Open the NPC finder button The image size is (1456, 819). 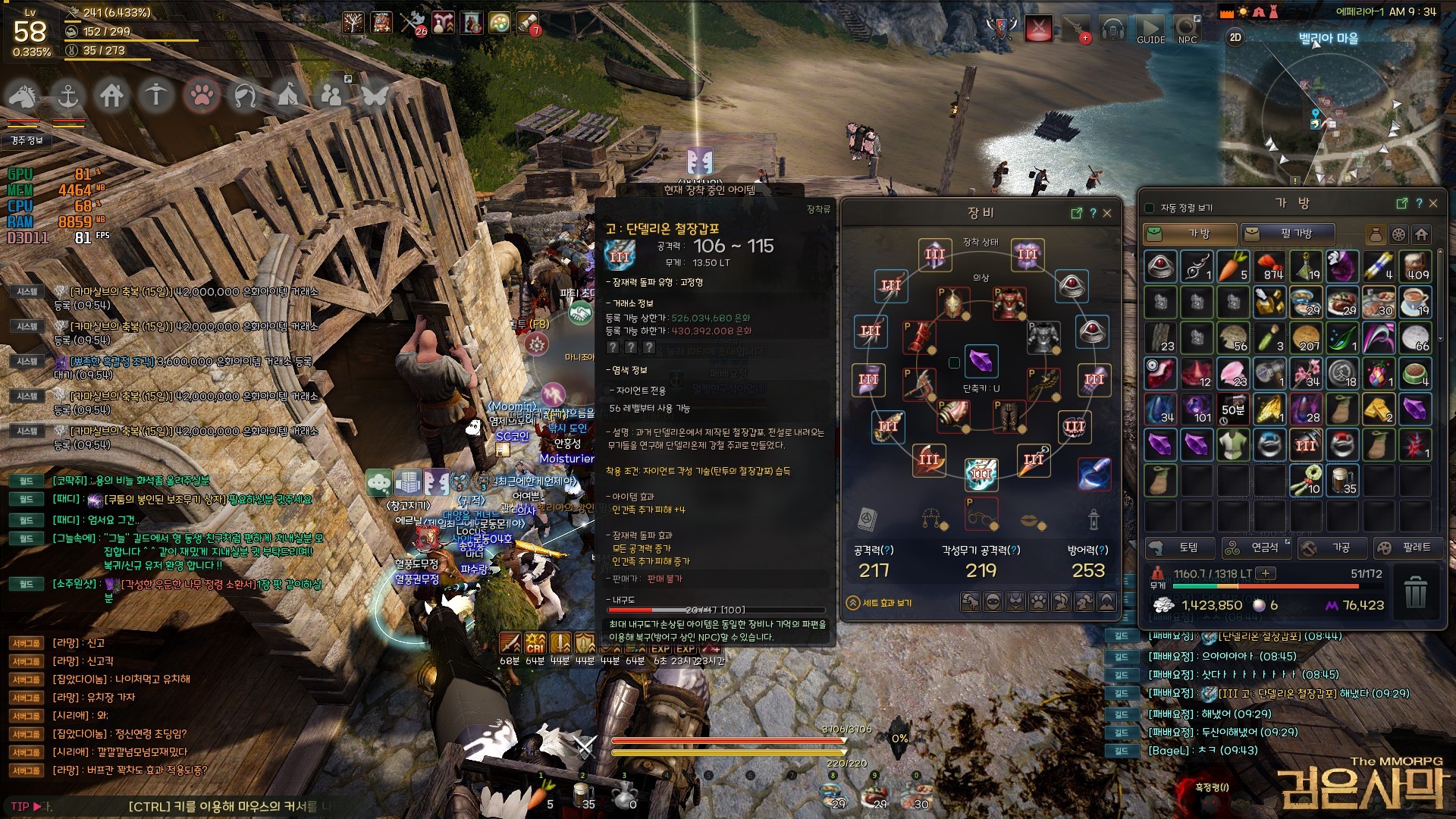(x=1188, y=30)
